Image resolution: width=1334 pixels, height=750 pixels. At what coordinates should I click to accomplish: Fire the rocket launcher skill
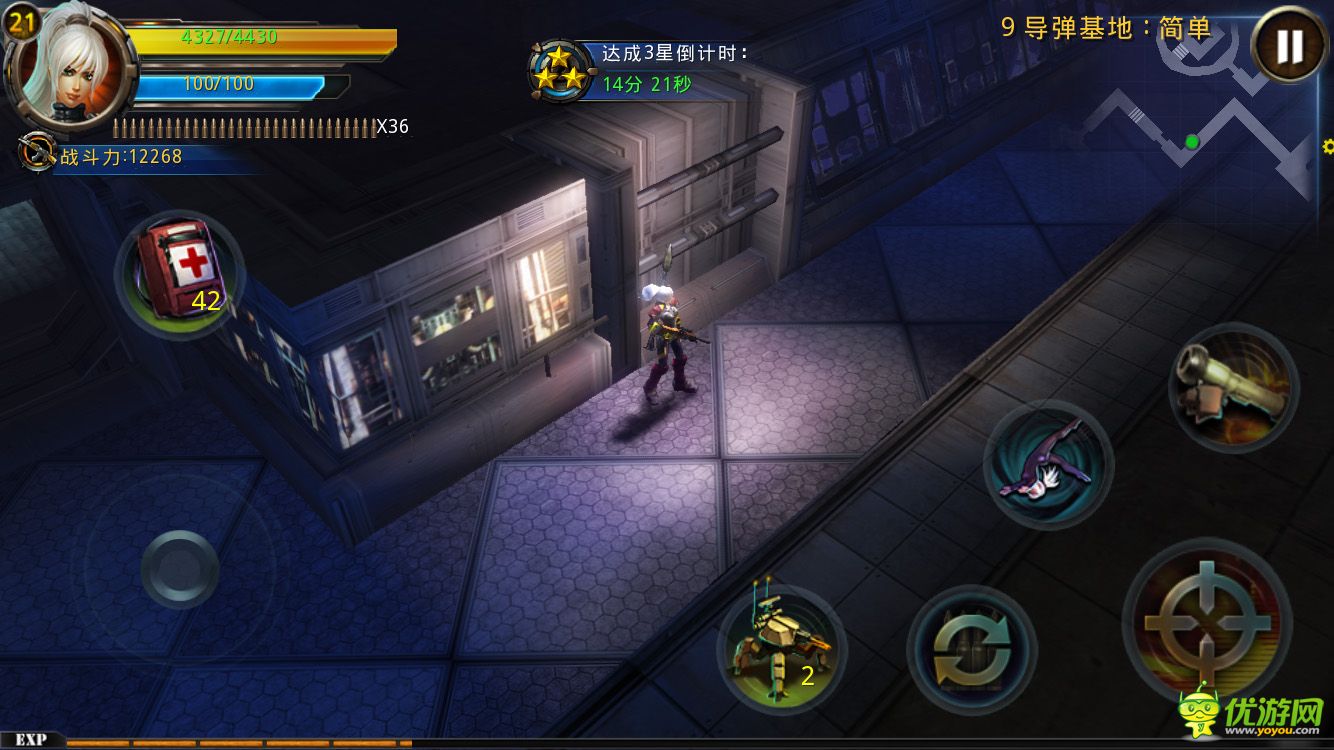pos(1233,385)
